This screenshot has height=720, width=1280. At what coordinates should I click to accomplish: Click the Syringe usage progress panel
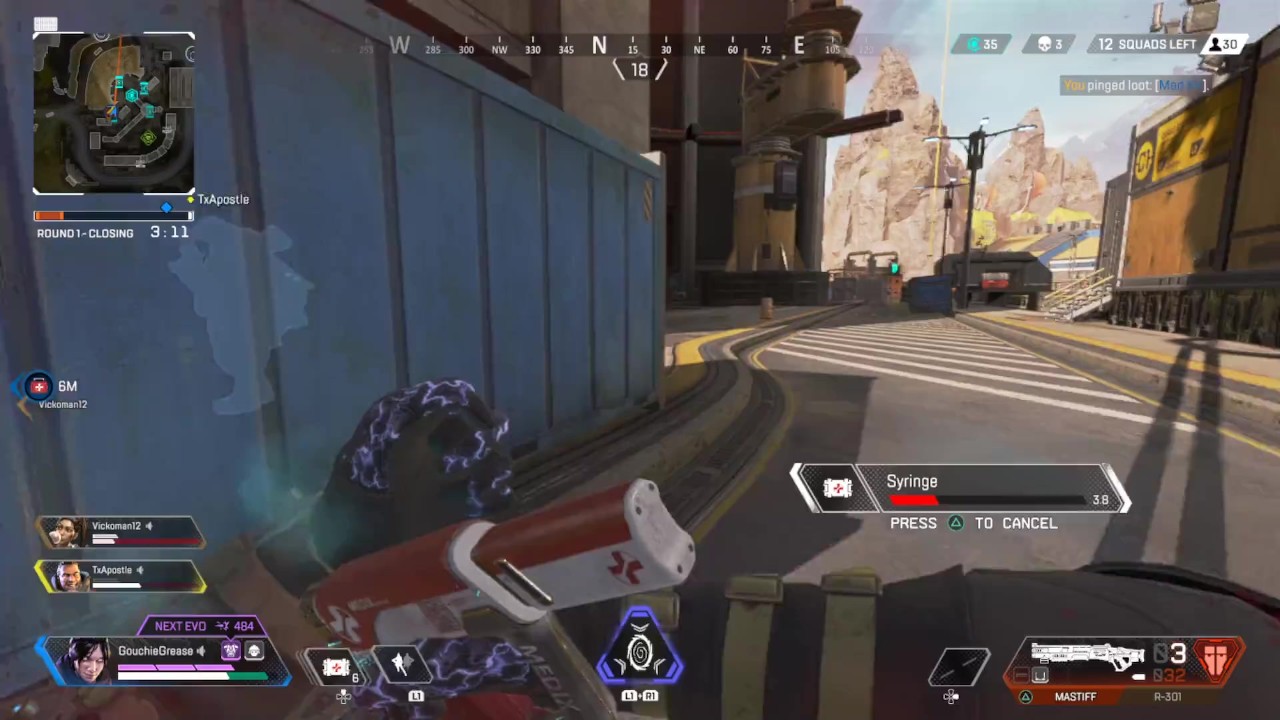point(960,489)
